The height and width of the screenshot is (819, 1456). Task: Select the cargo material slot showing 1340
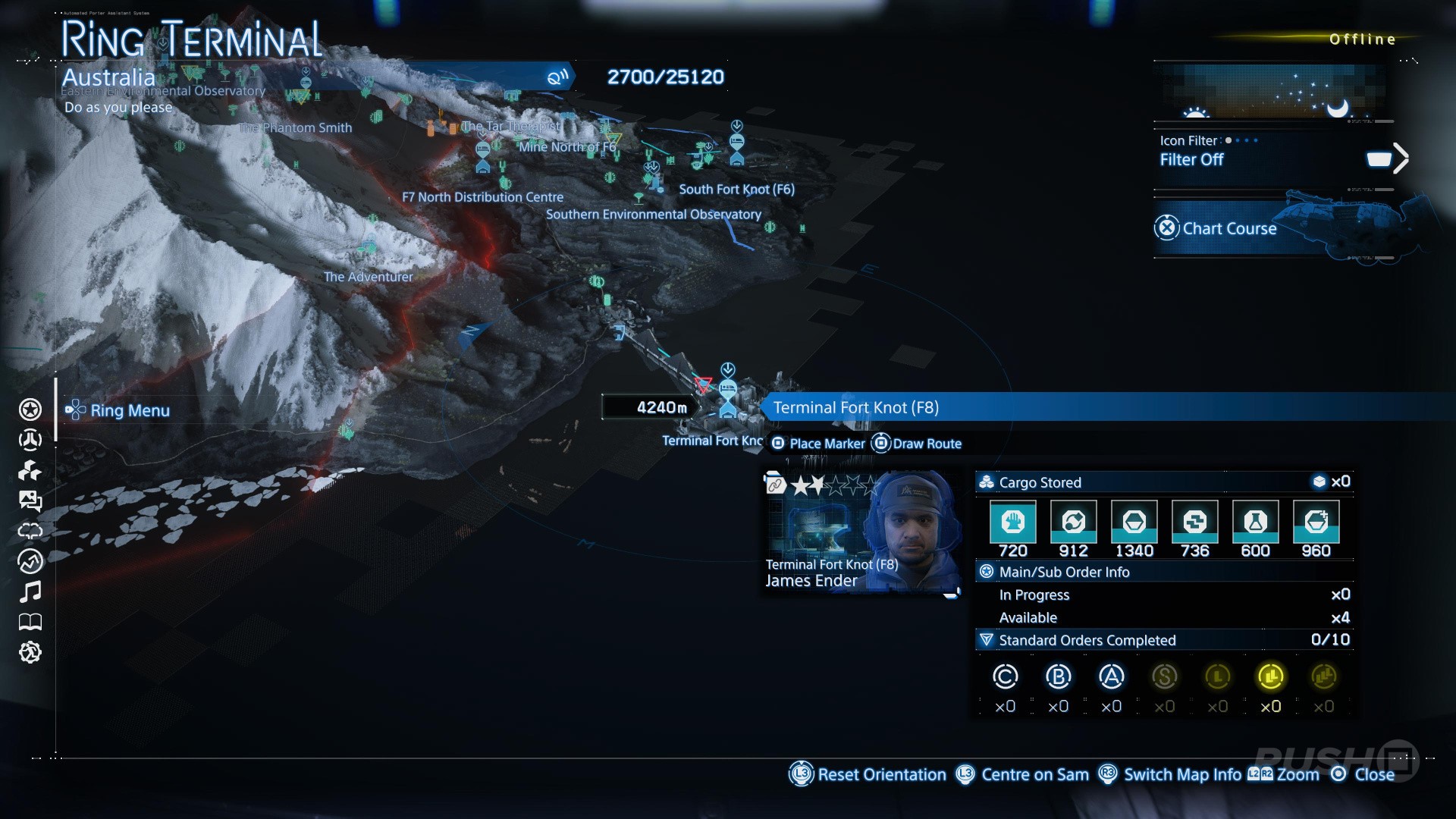tap(1134, 522)
